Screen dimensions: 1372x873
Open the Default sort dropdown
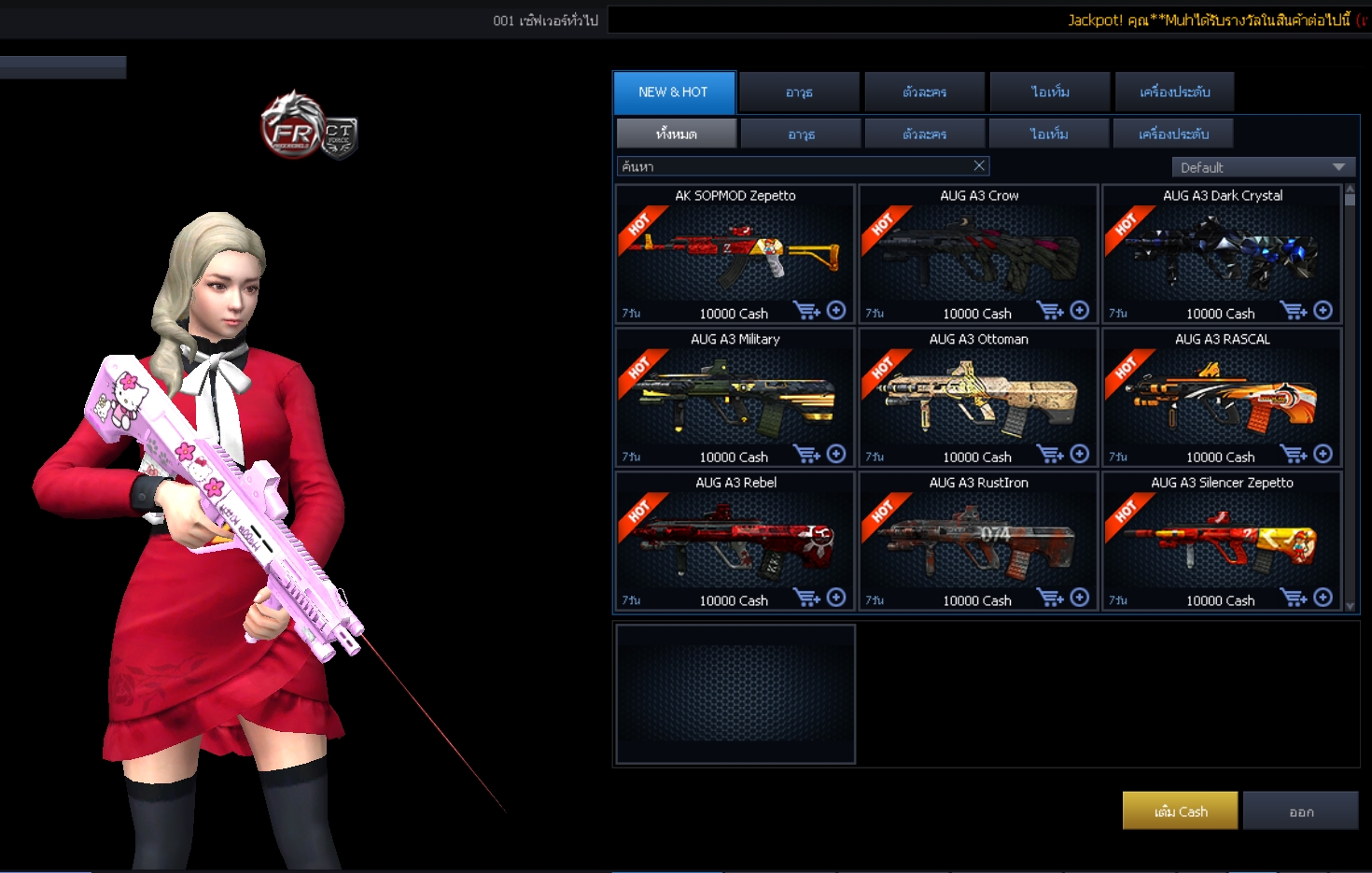1262,168
